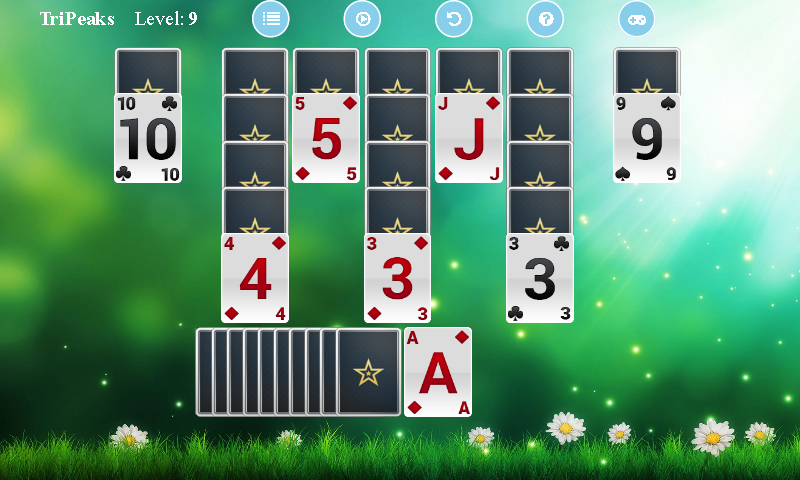Image resolution: width=800 pixels, height=480 pixels.
Task: Draw a card from the stock pile
Action: pyautogui.click(x=368, y=372)
